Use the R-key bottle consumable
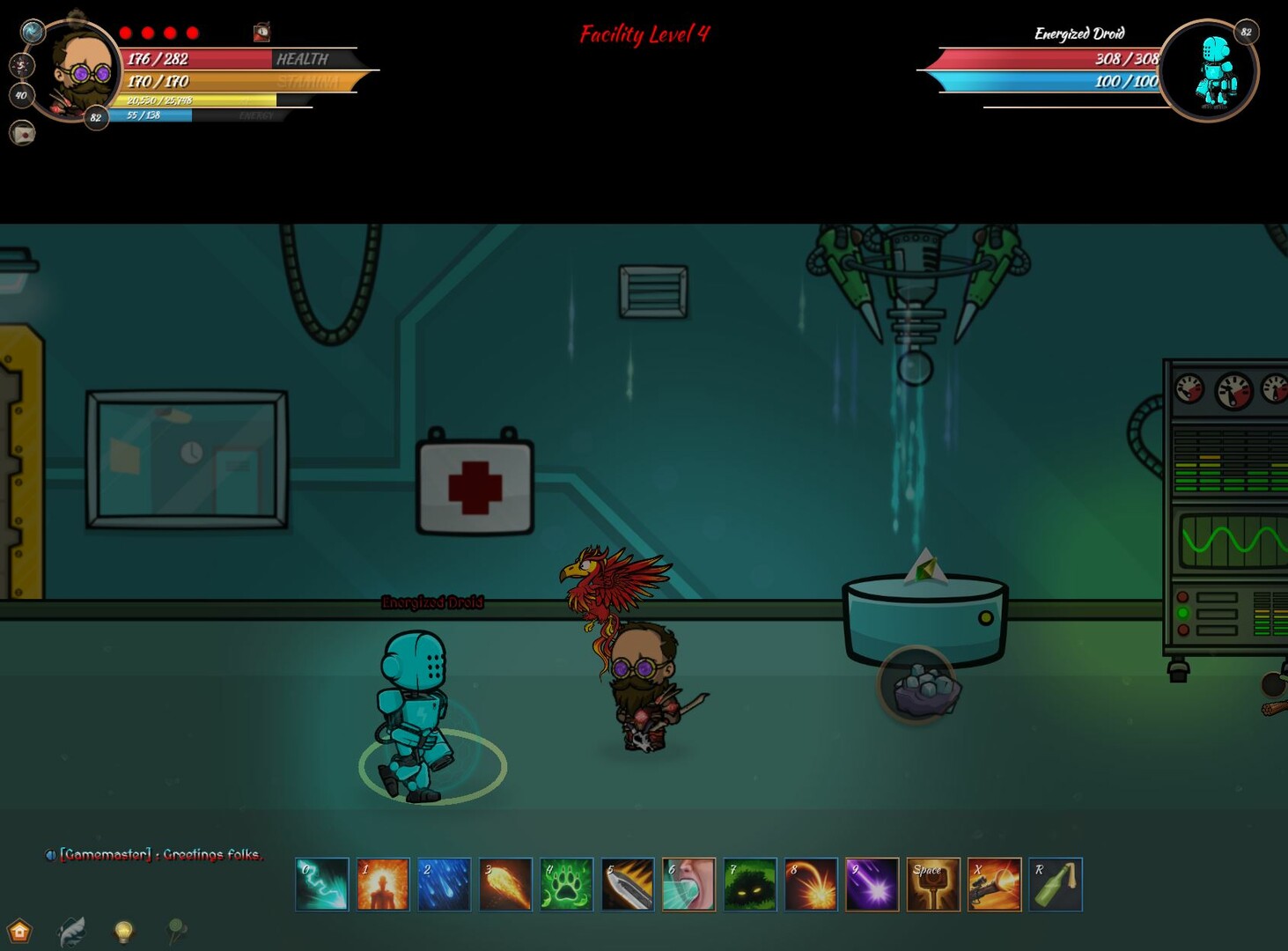Screen dimensions: 1288x951 (x=1056, y=885)
